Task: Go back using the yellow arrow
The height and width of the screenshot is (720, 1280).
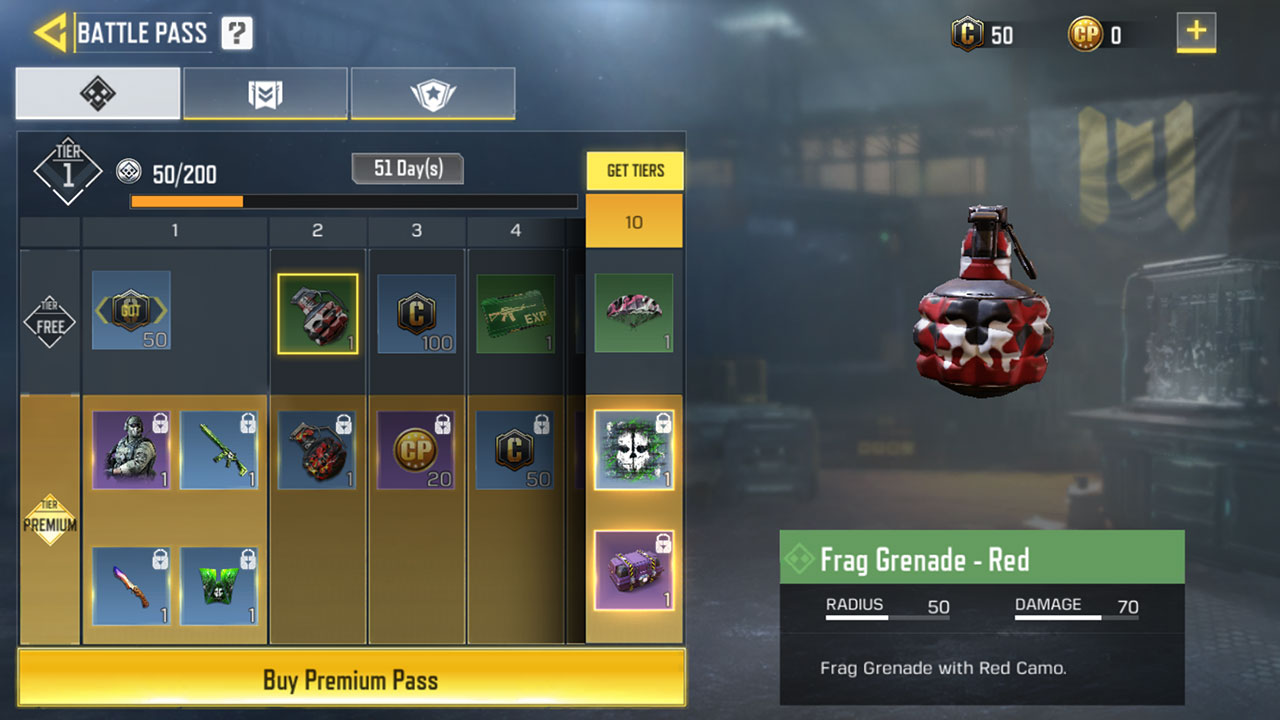Action: click(x=50, y=32)
